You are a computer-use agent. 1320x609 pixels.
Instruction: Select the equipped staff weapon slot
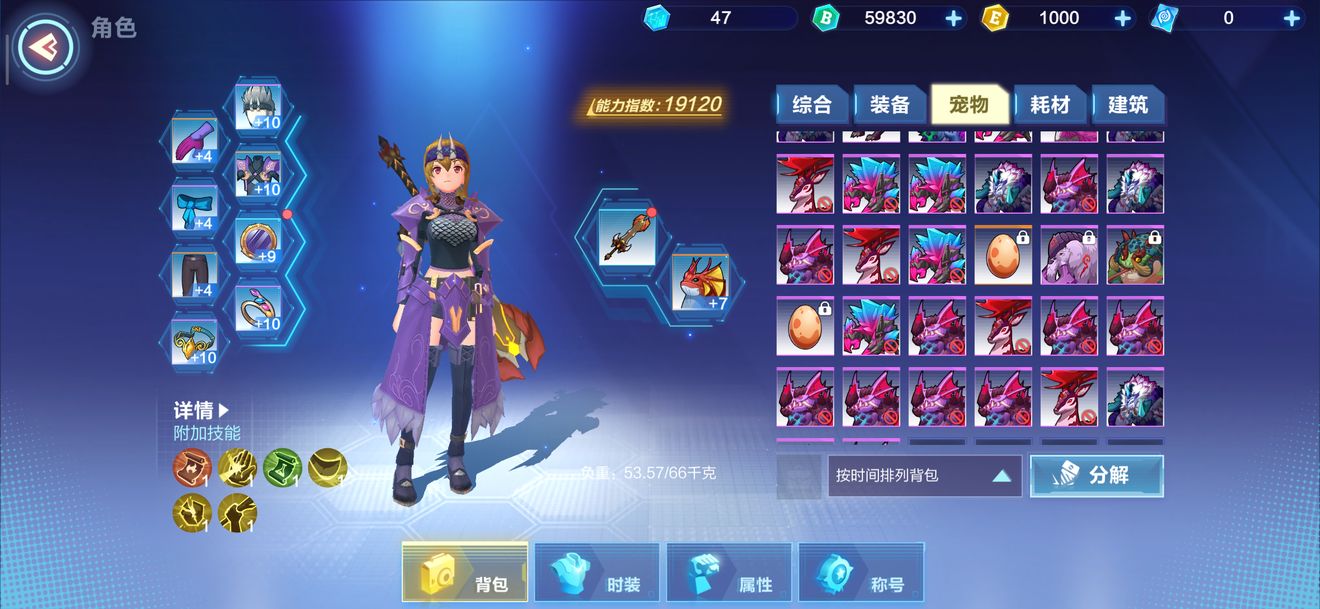click(x=627, y=237)
